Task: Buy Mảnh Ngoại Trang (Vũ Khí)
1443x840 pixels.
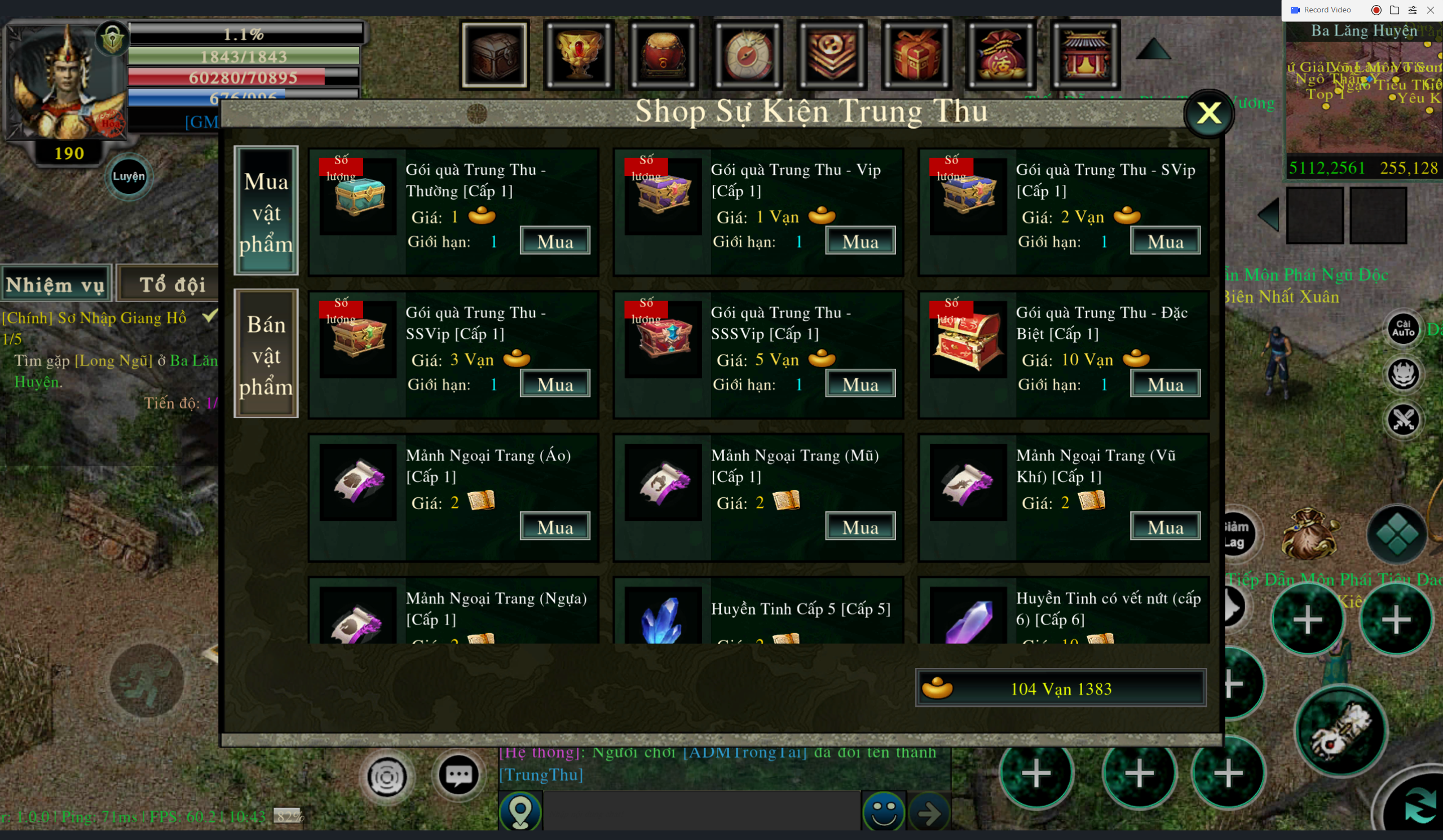Action: (1165, 527)
